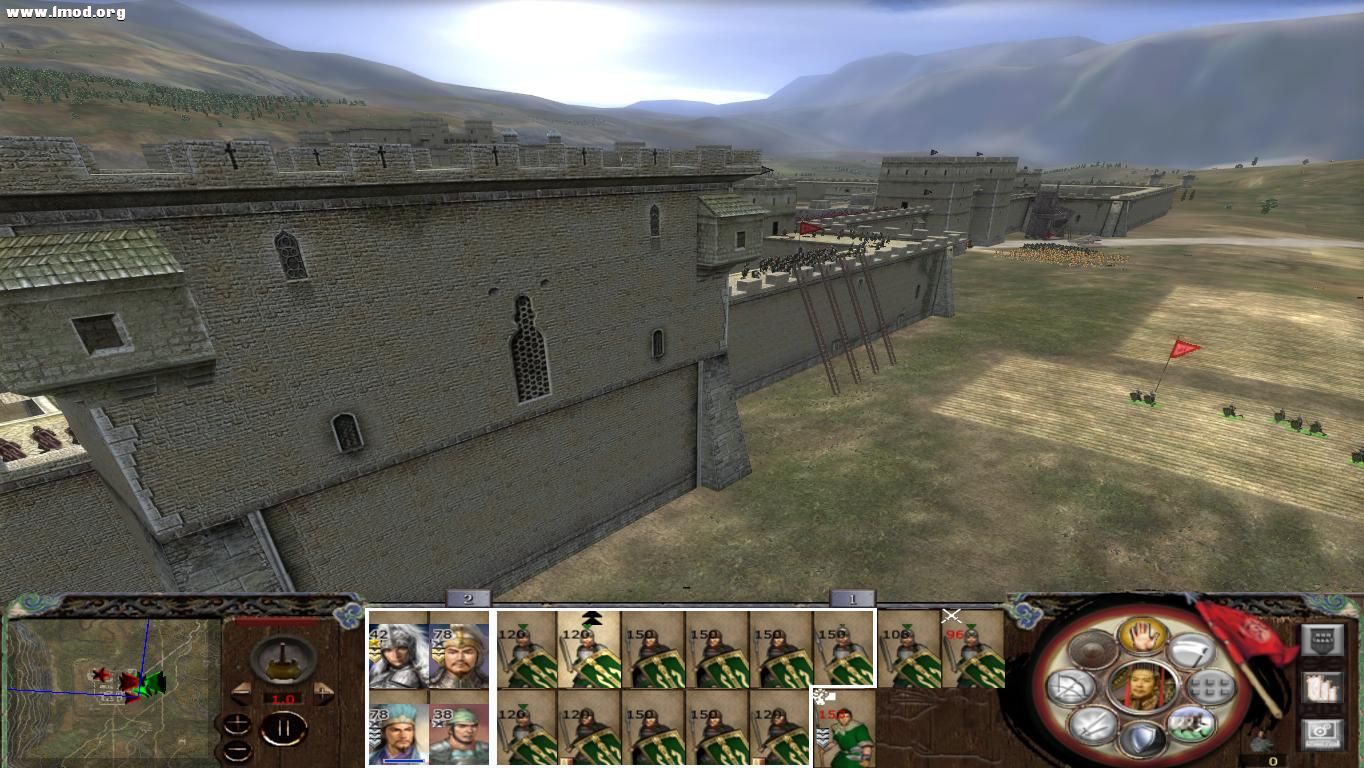Zoom in the minimap with the plus button
The height and width of the screenshot is (768, 1364).
coord(238,721)
